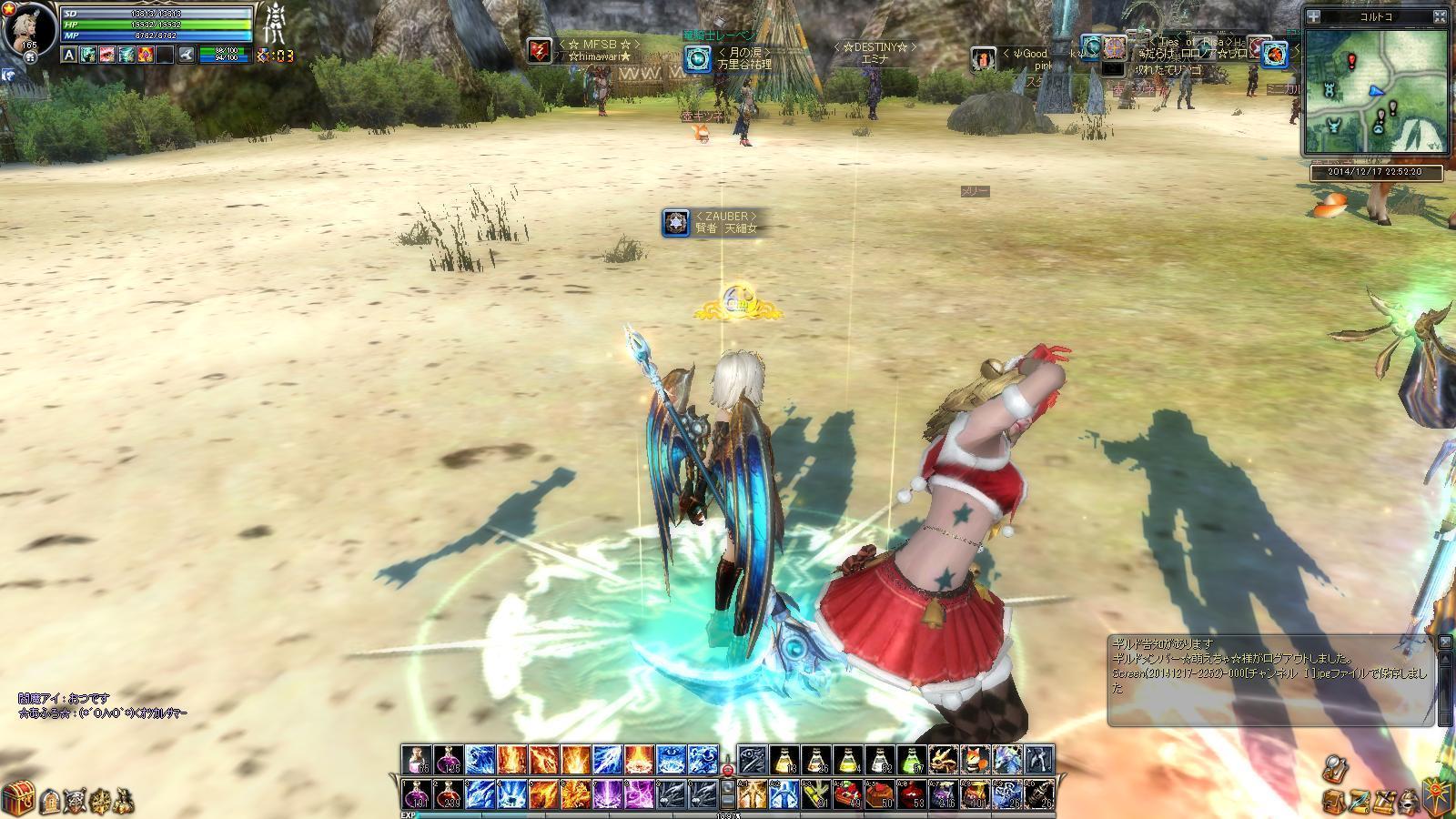Toggle the 'A' auto mode button
Image resolution: width=1456 pixels, height=819 pixels.
coord(69,56)
